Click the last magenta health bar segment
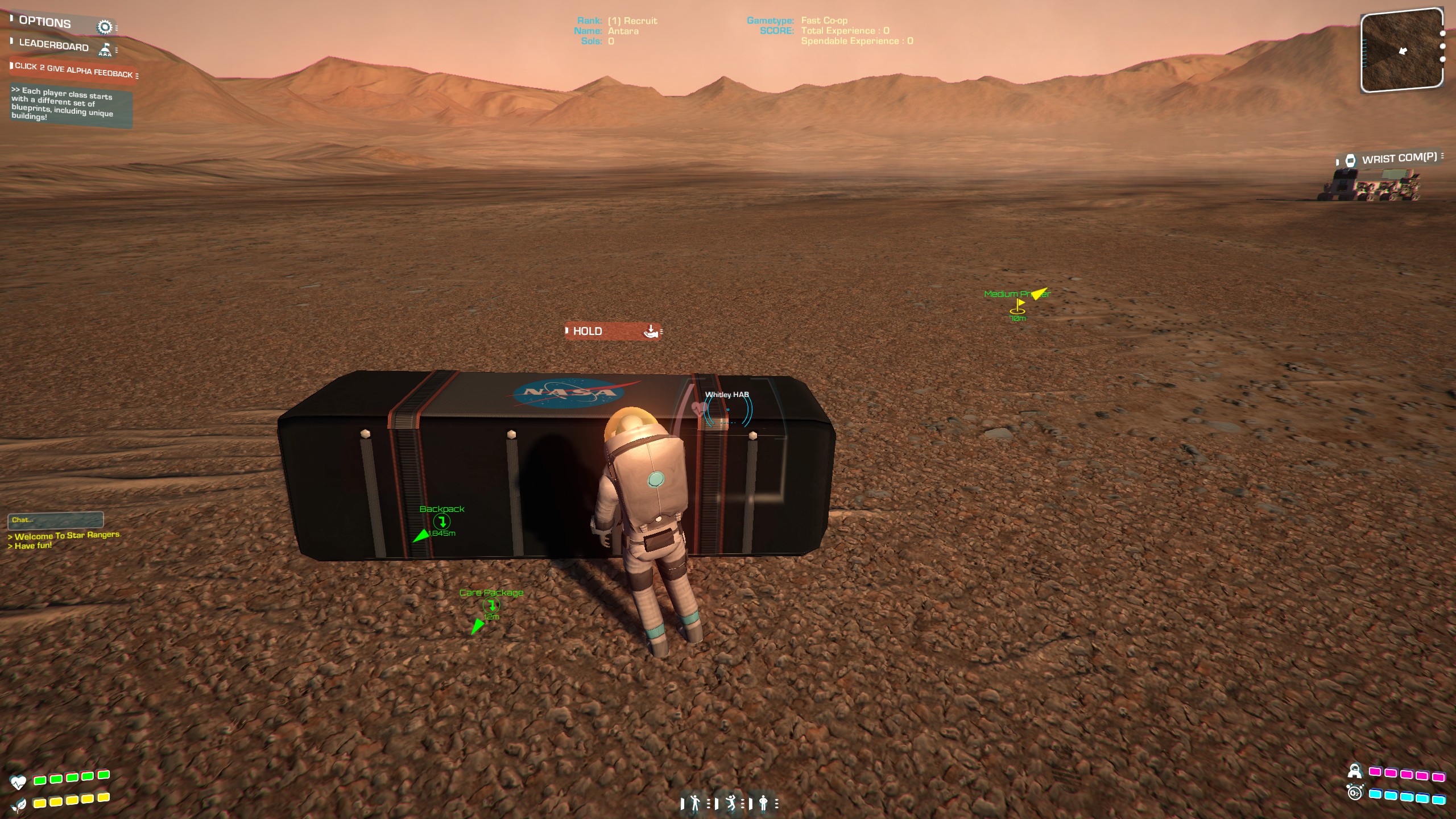Screen dimensions: 1456x819 click(1438, 777)
